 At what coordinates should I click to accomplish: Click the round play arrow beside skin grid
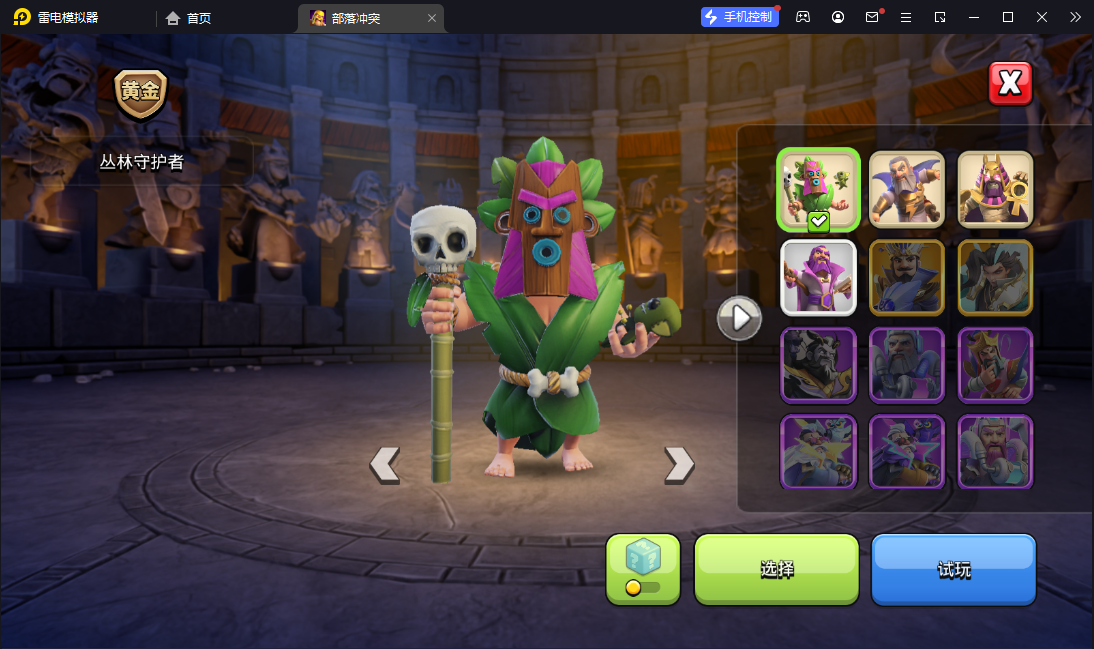point(740,318)
